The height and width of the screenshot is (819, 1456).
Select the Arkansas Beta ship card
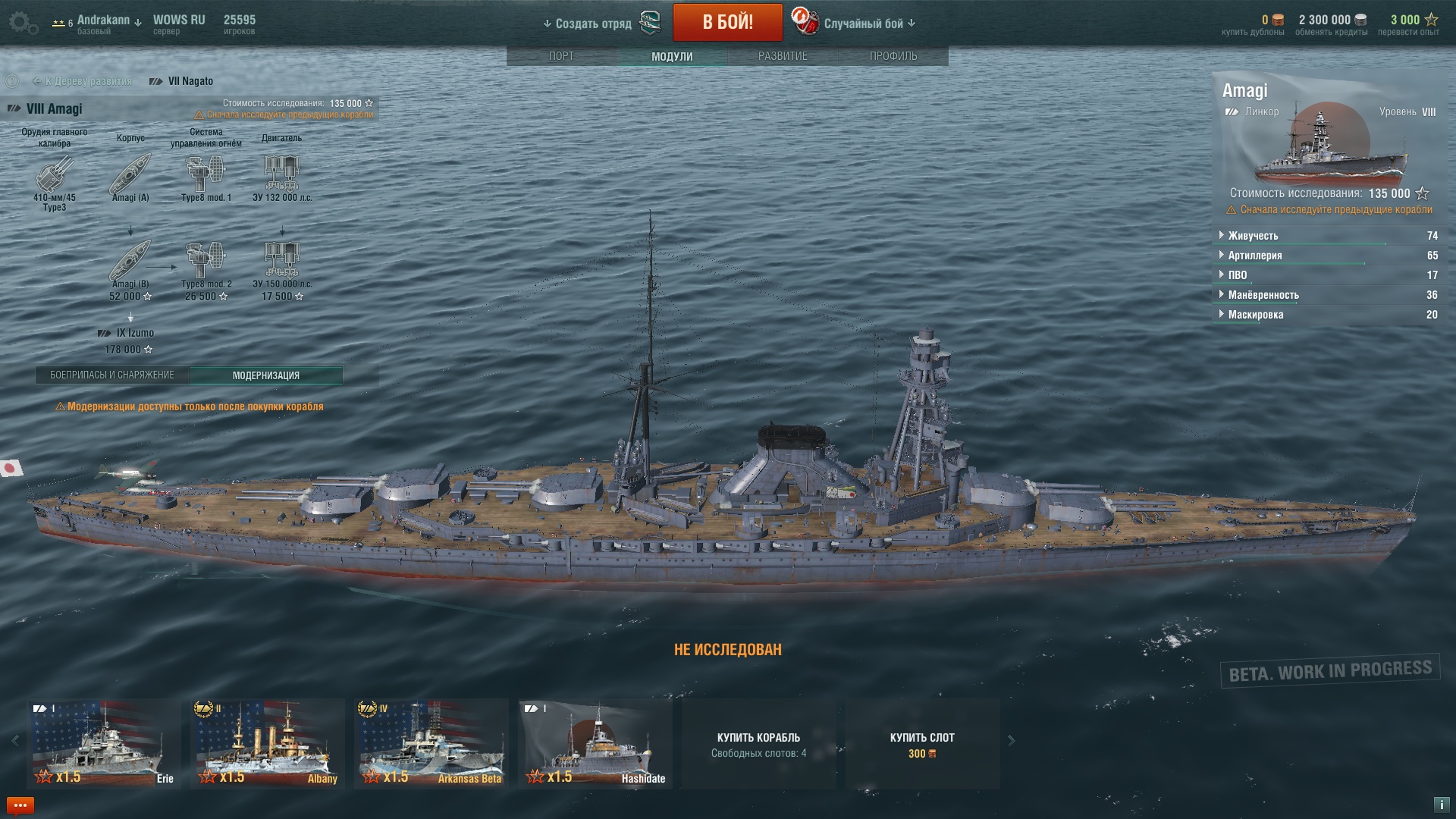point(431,743)
